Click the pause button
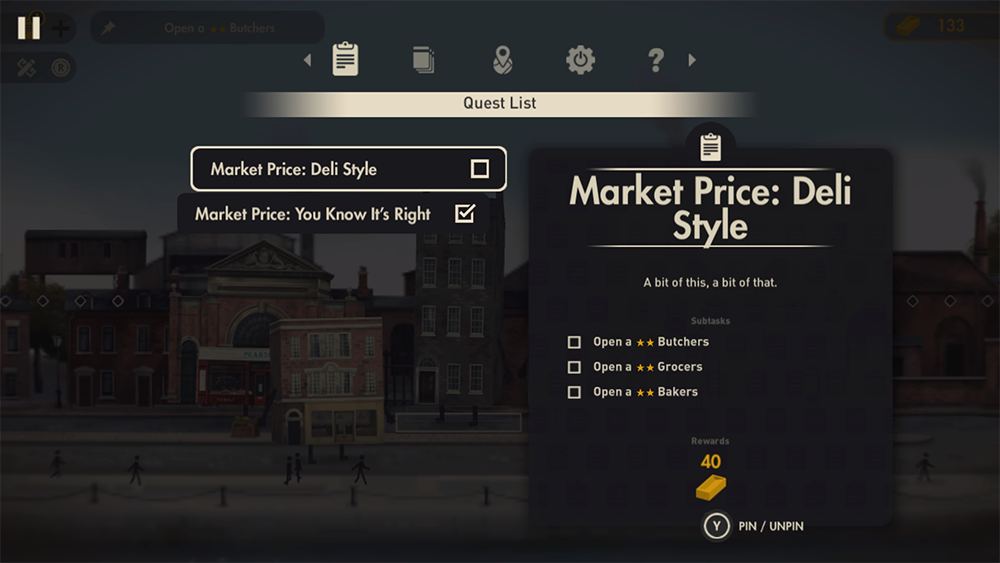The height and width of the screenshot is (563, 1000). [29, 27]
